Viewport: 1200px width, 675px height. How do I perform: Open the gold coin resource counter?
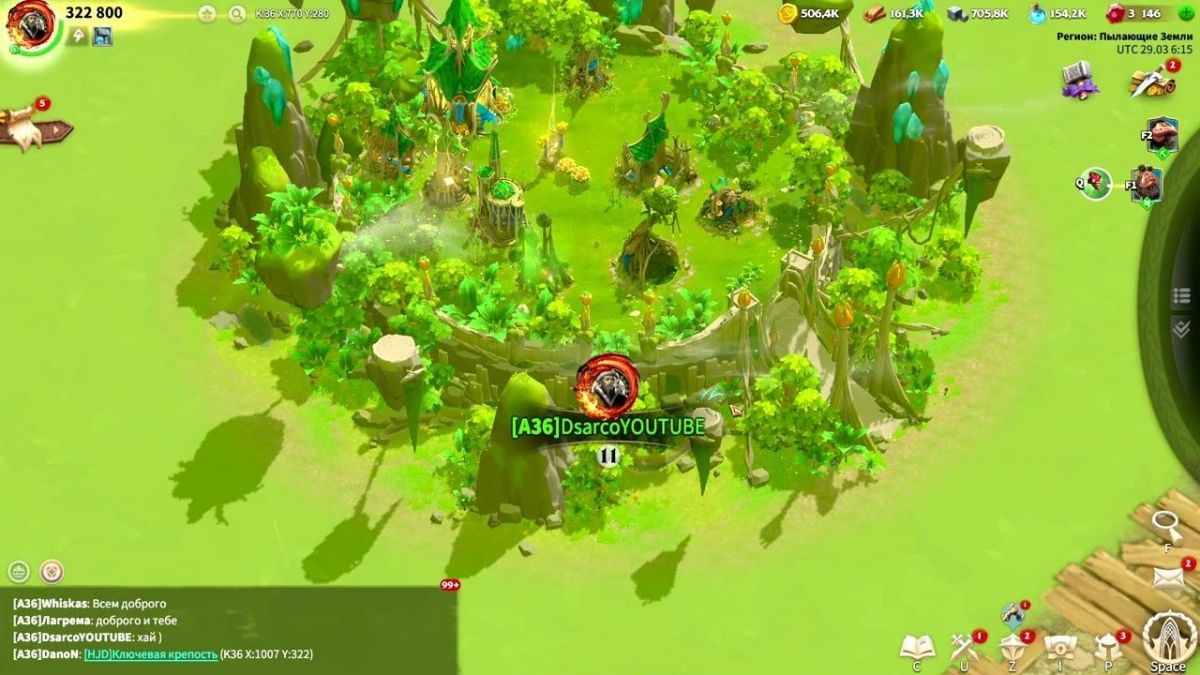click(x=788, y=13)
